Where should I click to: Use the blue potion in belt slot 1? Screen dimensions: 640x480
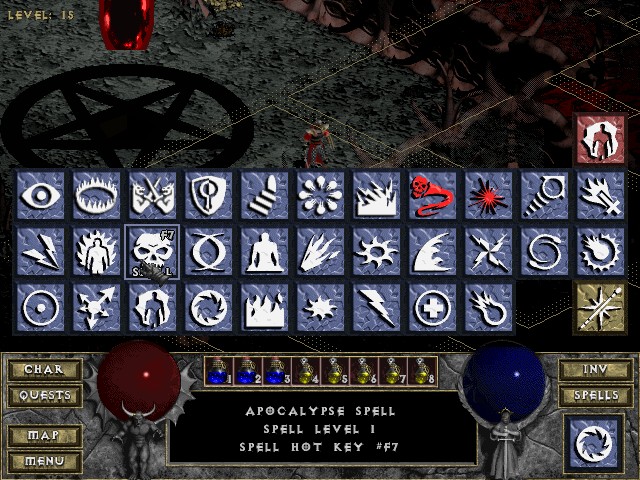click(217, 371)
